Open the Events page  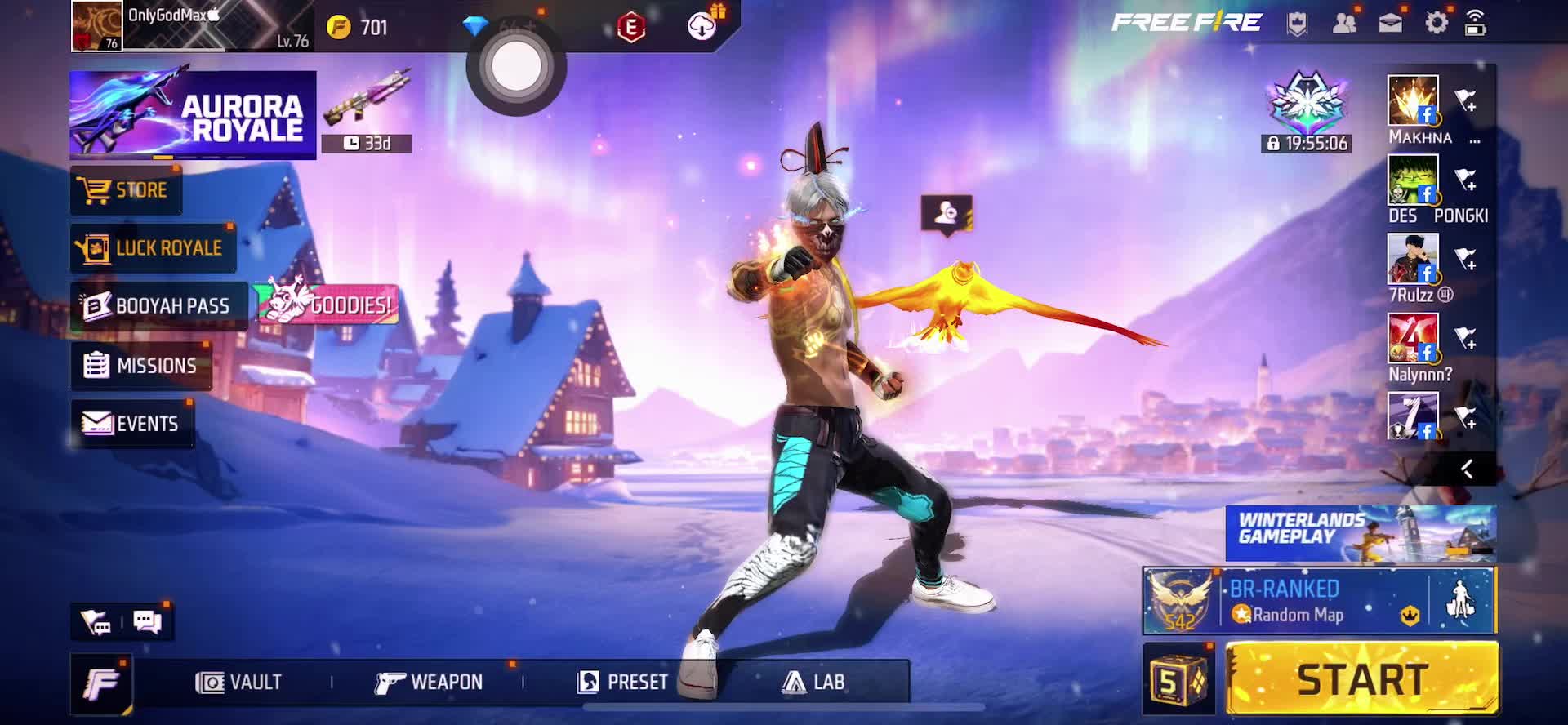[x=131, y=423]
